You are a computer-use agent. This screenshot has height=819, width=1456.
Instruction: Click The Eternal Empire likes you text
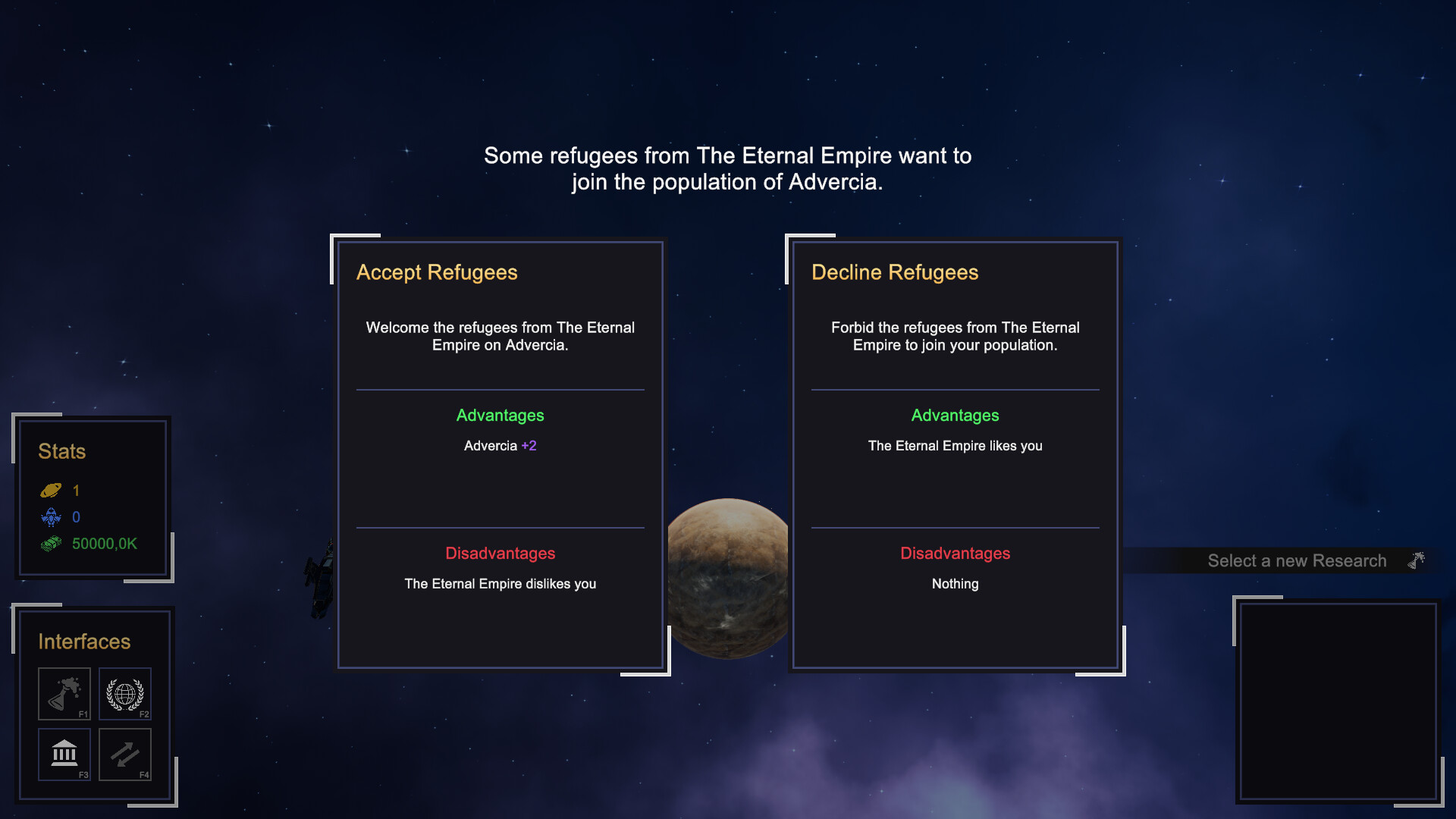click(x=955, y=446)
